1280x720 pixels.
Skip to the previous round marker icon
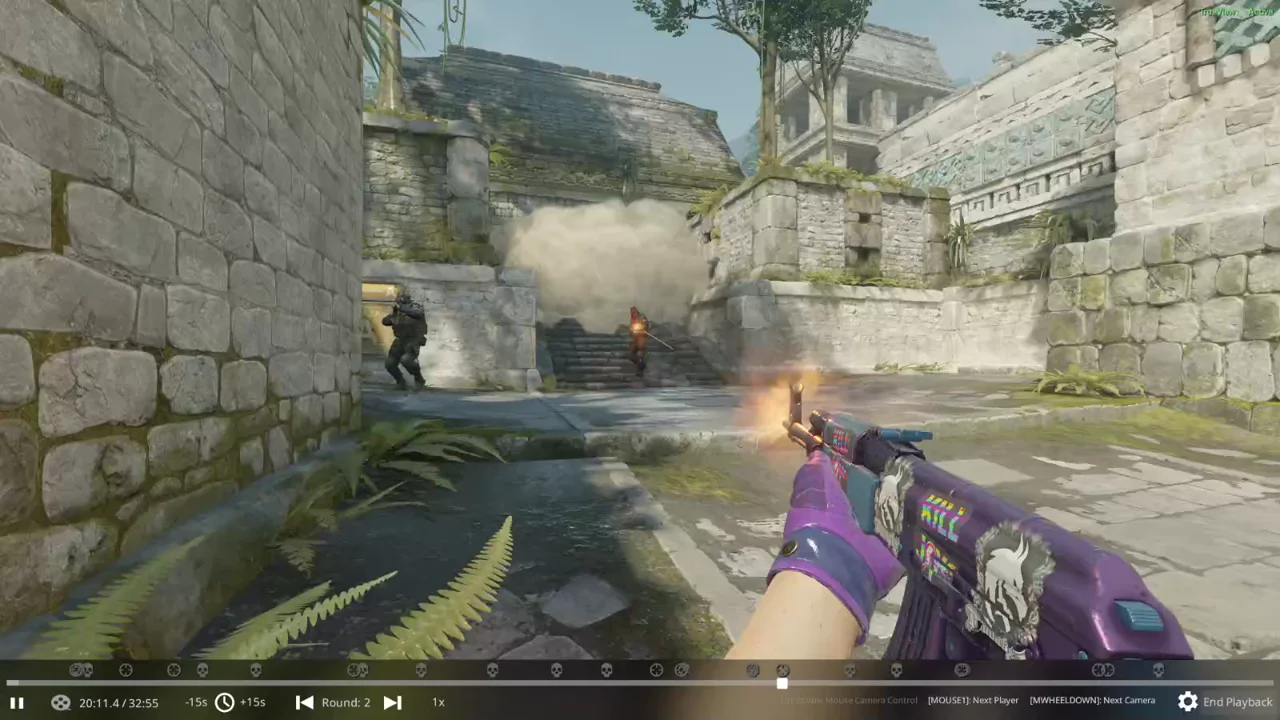tap(305, 702)
